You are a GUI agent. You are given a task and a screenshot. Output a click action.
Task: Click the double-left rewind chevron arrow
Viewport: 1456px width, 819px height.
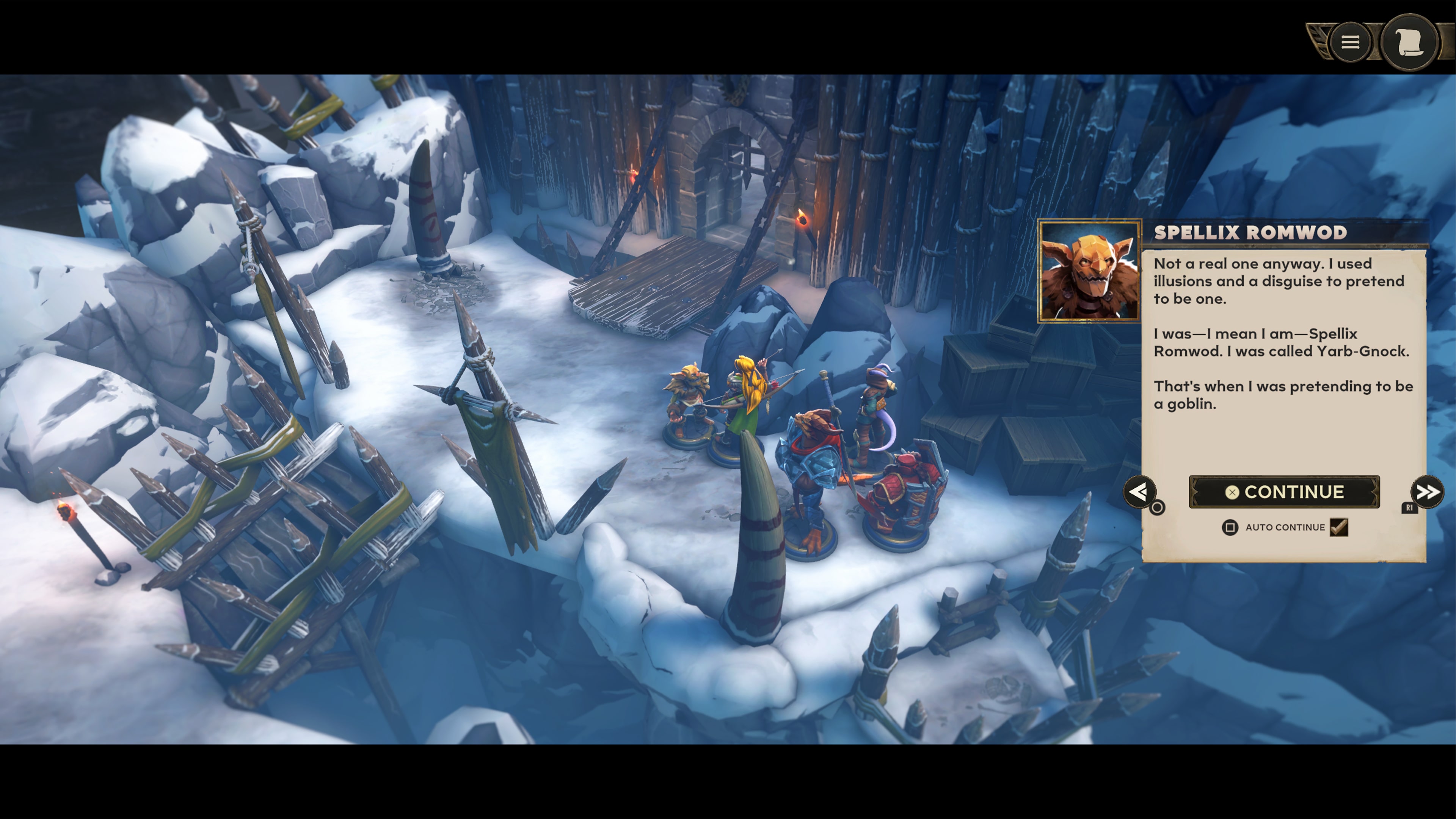tap(1140, 492)
